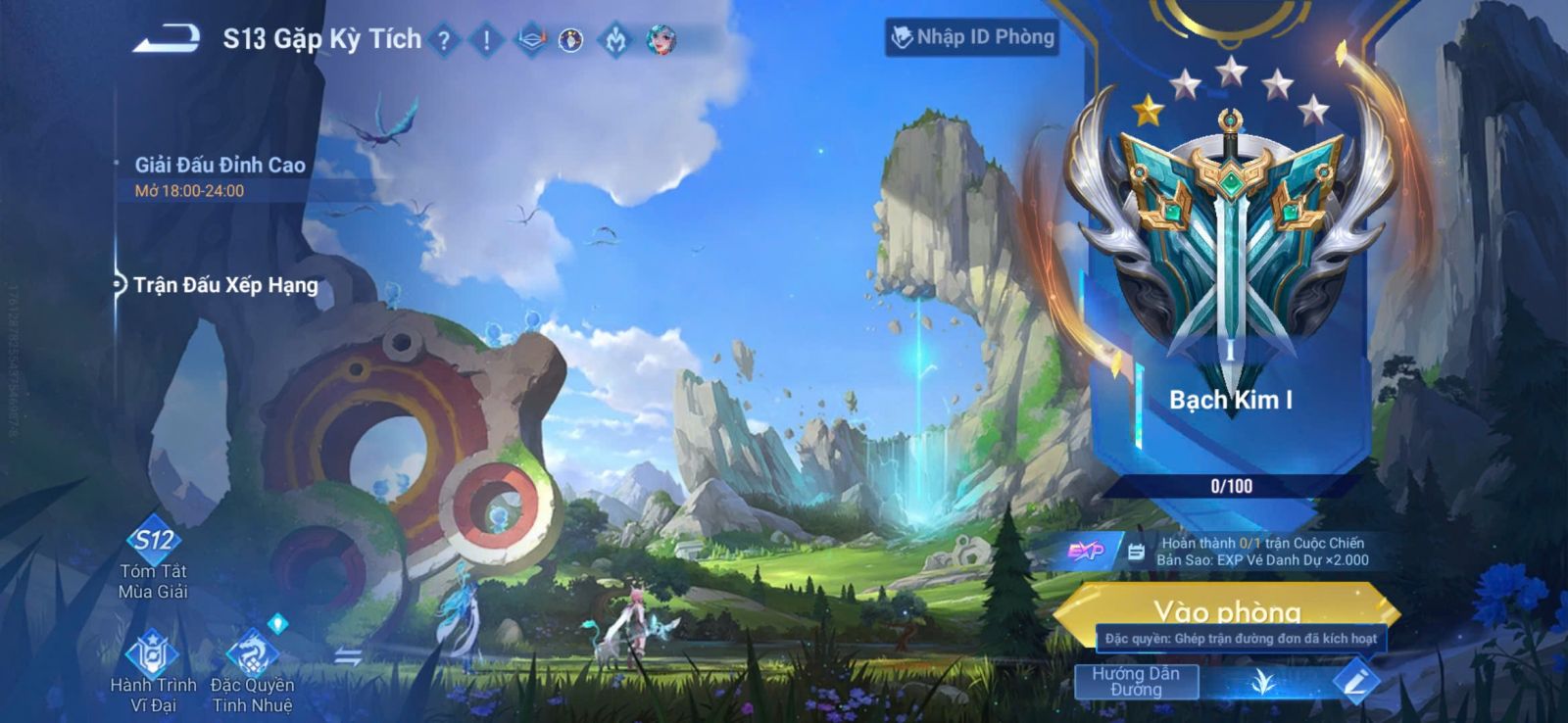Open the exclamation mark notice icon
This screenshot has height=723, width=1568.
pos(486,40)
